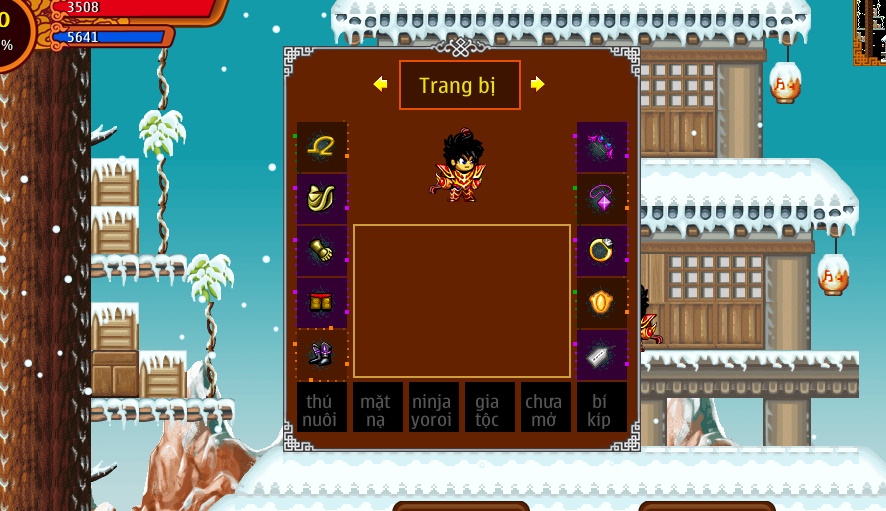Select the red pants equipment slot
The image size is (886, 511).
[322, 303]
